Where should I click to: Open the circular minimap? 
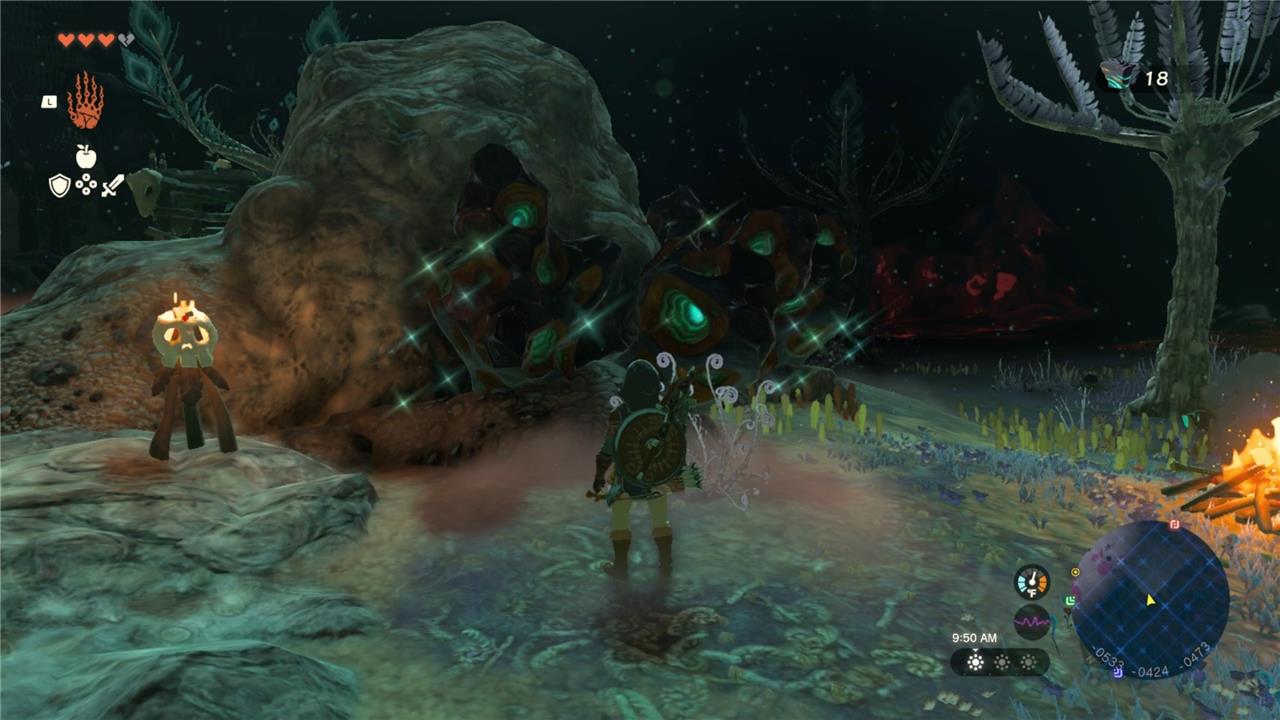pyautogui.click(x=1150, y=599)
